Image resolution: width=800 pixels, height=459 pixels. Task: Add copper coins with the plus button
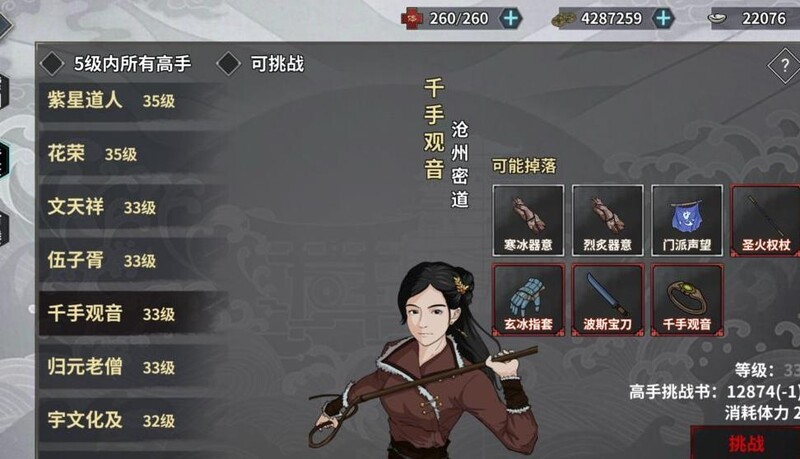click(x=663, y=17)
